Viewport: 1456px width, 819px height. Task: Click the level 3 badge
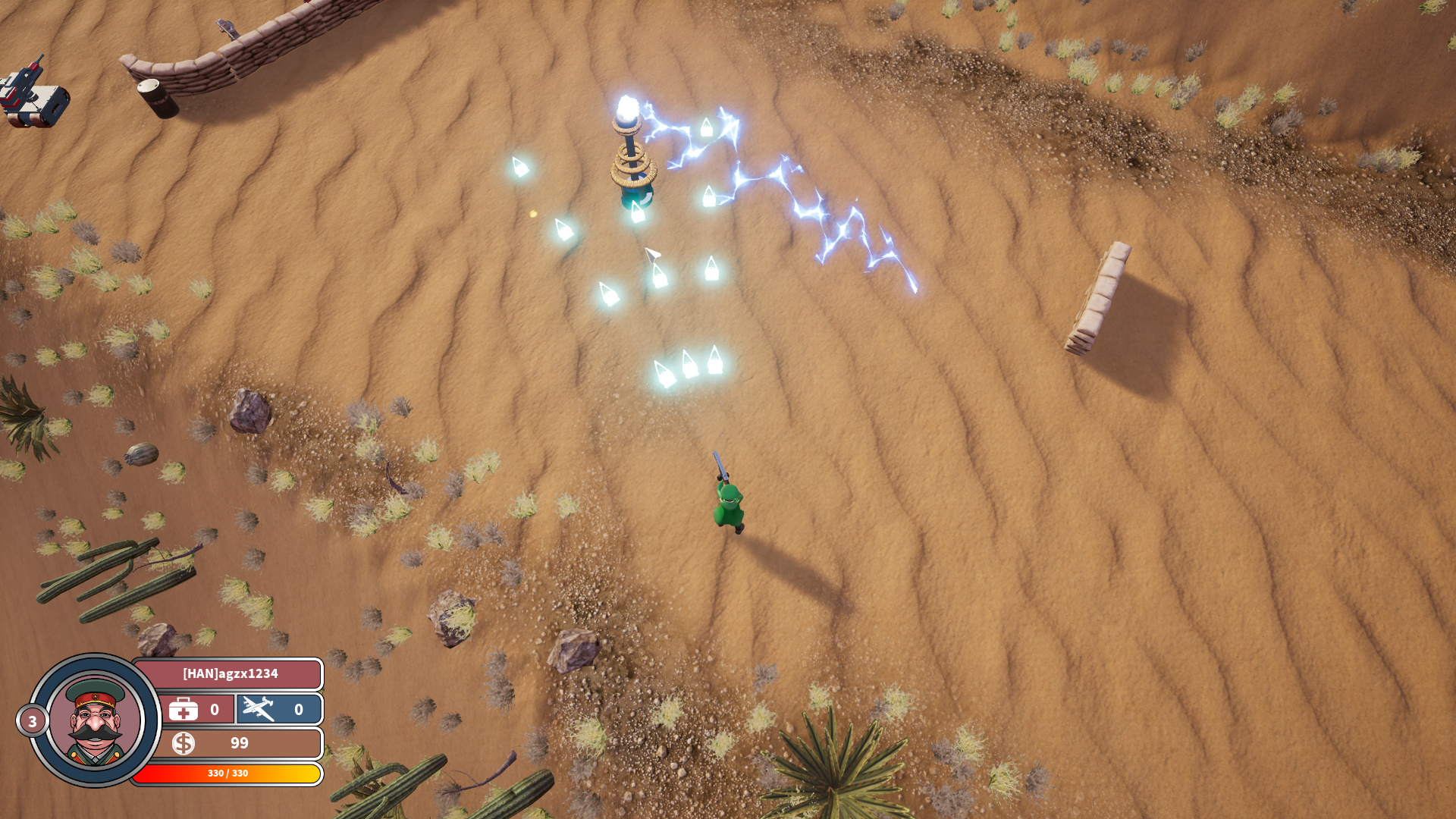coord(32,721)
